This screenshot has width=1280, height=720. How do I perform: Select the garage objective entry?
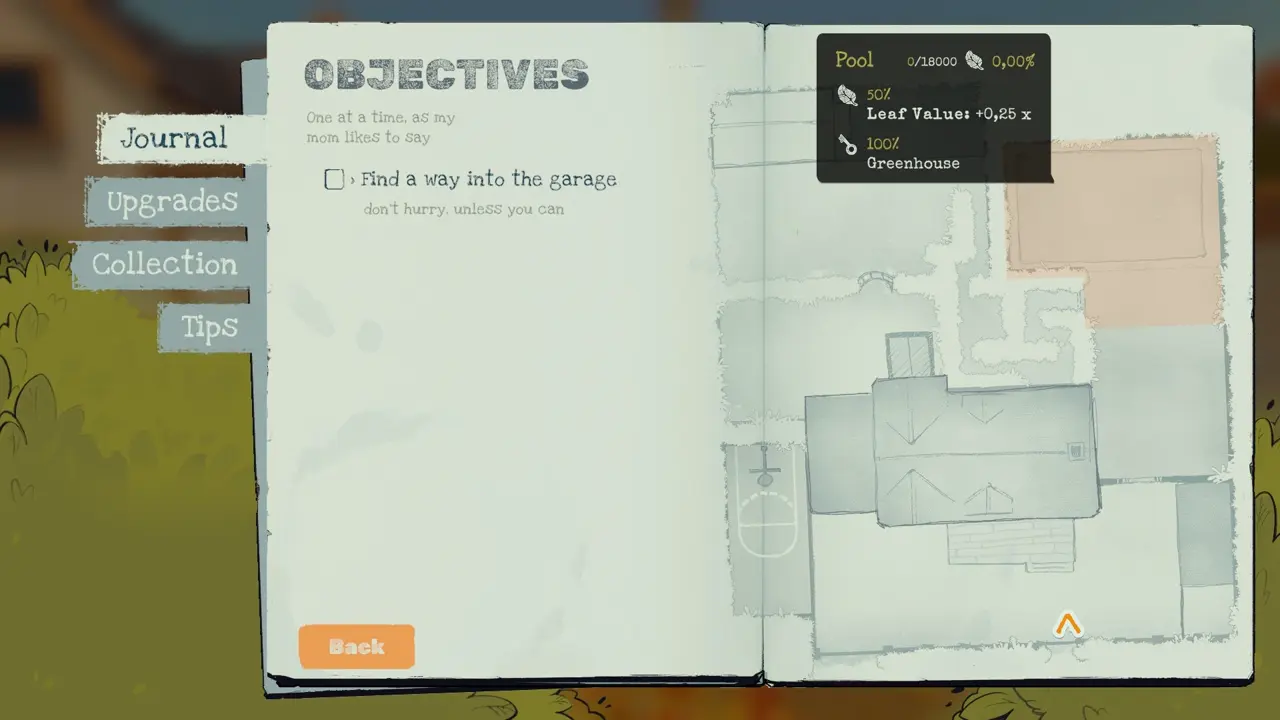click(x=488, y=180)
